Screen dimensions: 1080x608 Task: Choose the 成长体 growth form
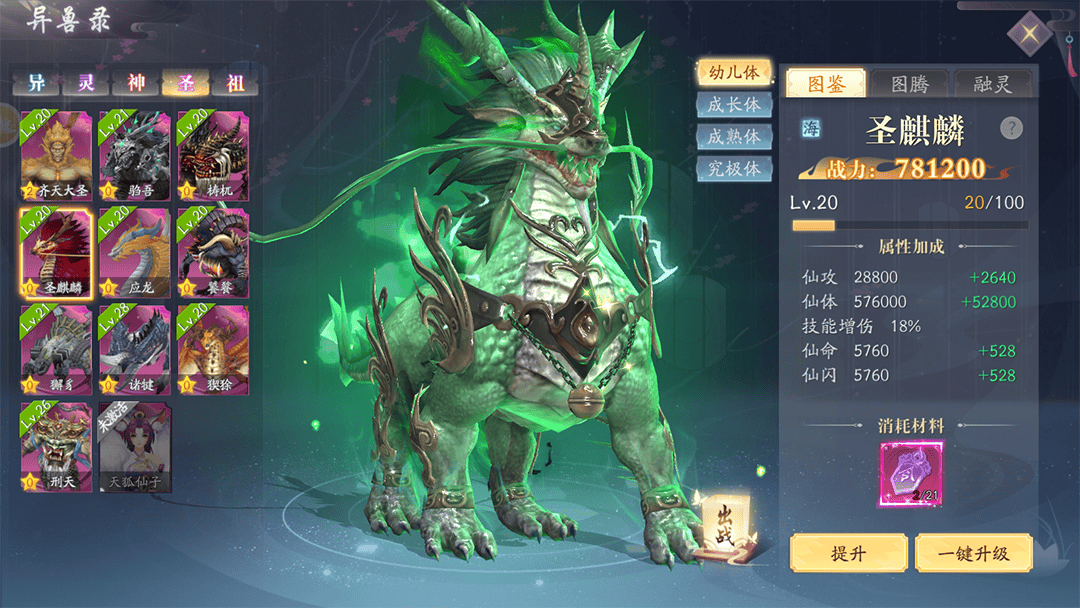click(x=733, y=104)
